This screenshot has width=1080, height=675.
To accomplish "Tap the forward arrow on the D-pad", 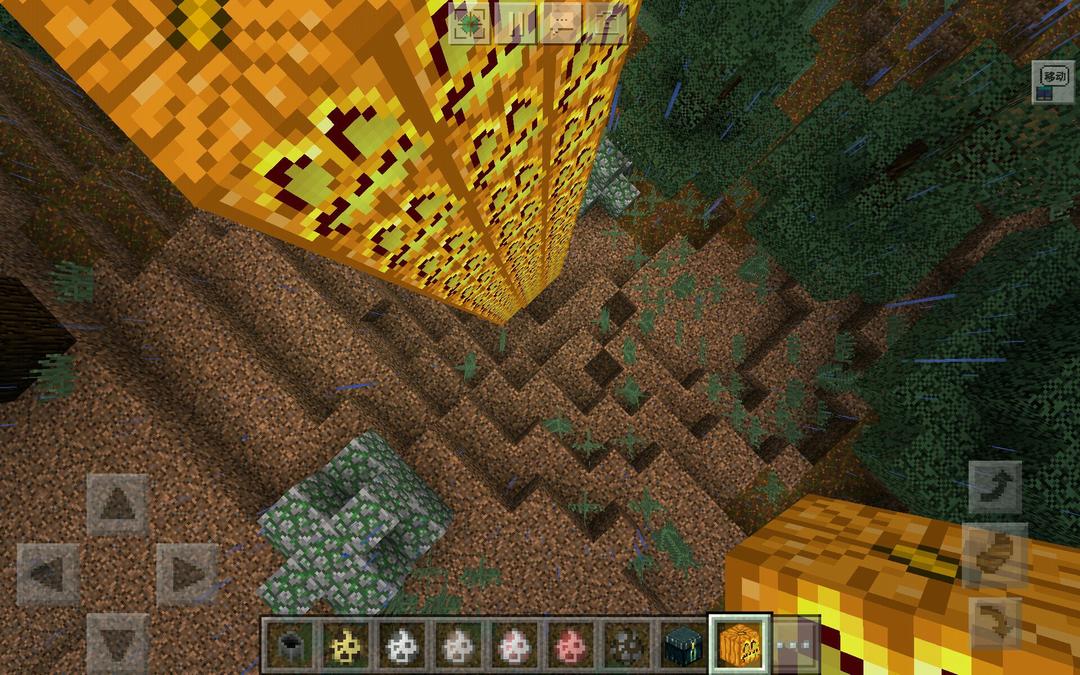I will pyautogui.click(x=118, y=504).
